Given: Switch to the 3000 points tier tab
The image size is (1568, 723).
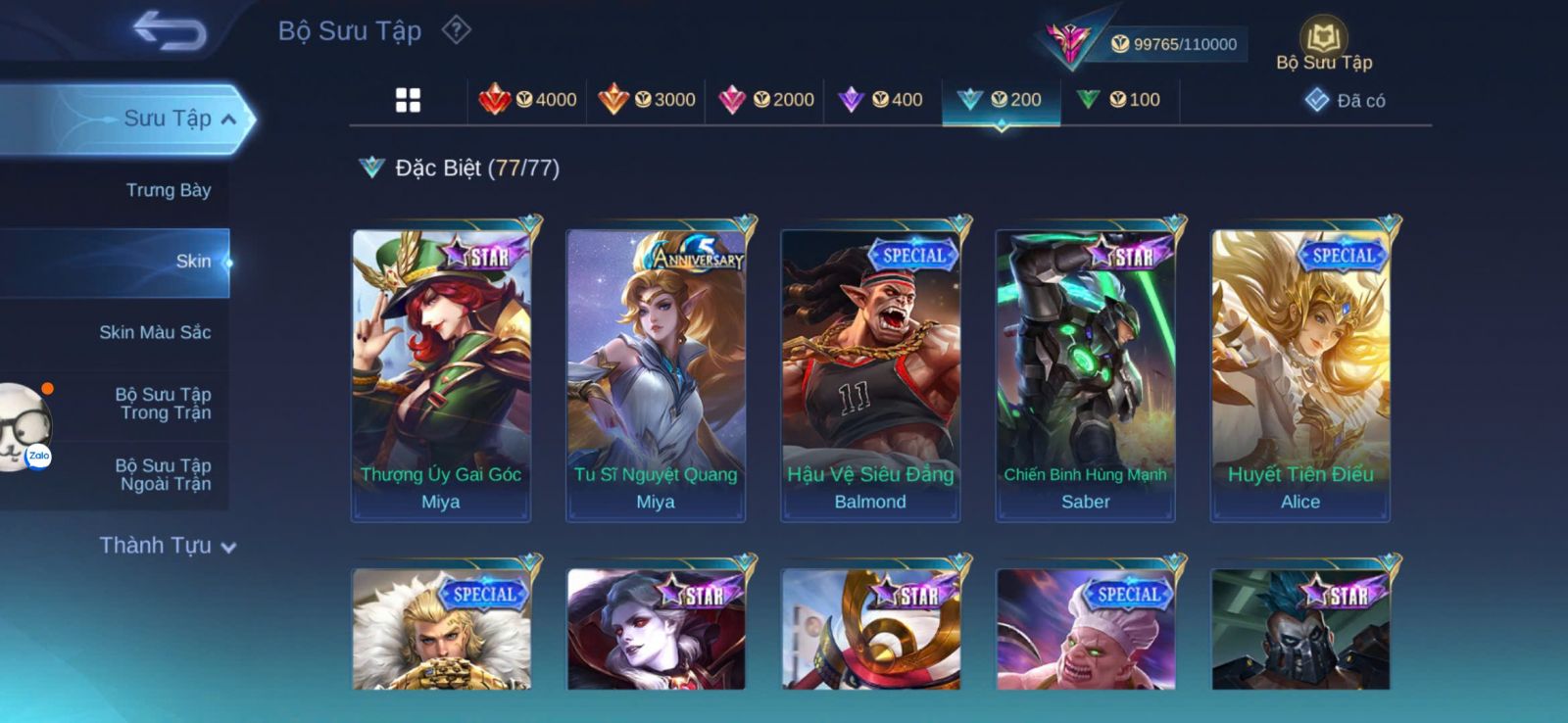Looking at the screenshot, I should [647, 100].
